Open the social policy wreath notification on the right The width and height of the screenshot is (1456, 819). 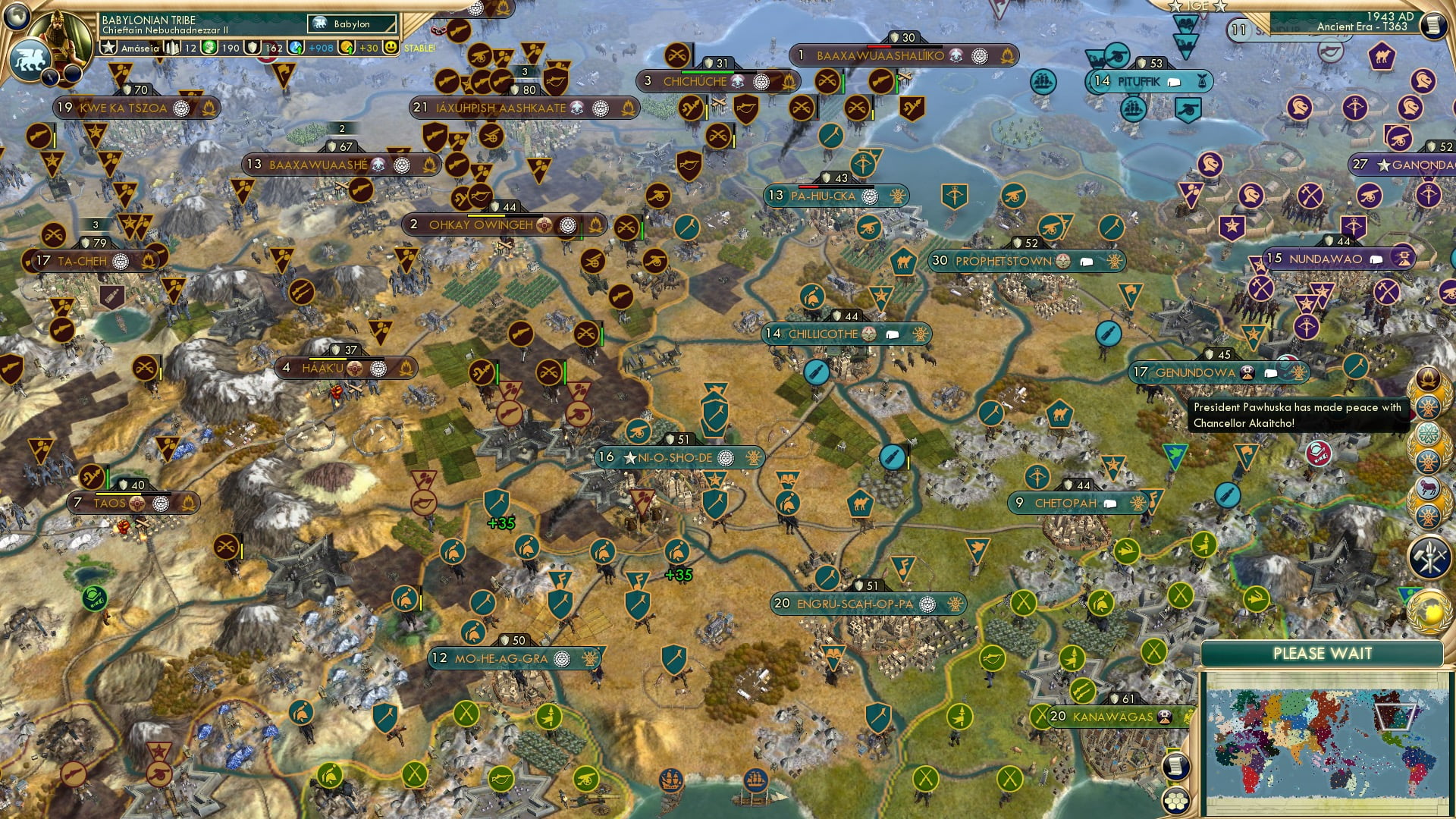click(1429, 434)
